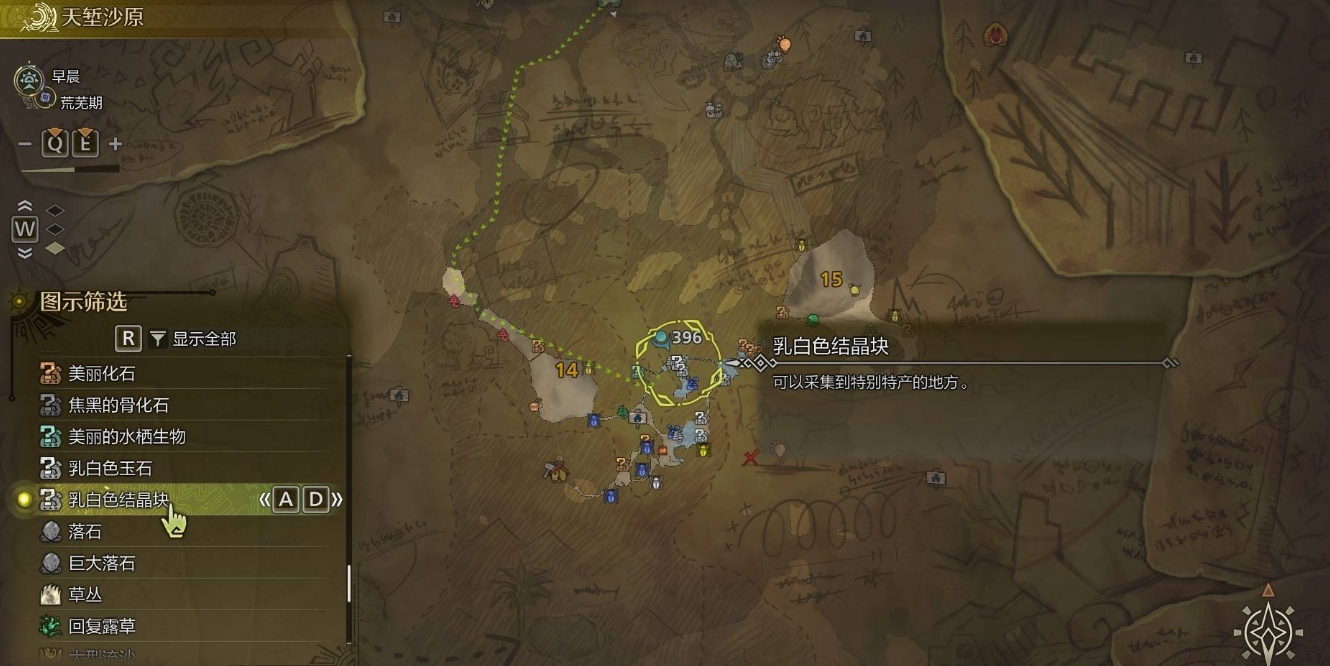Pick the 回复露草 filter entry
The image size is (1330, 666).
(x=101, y=627)
